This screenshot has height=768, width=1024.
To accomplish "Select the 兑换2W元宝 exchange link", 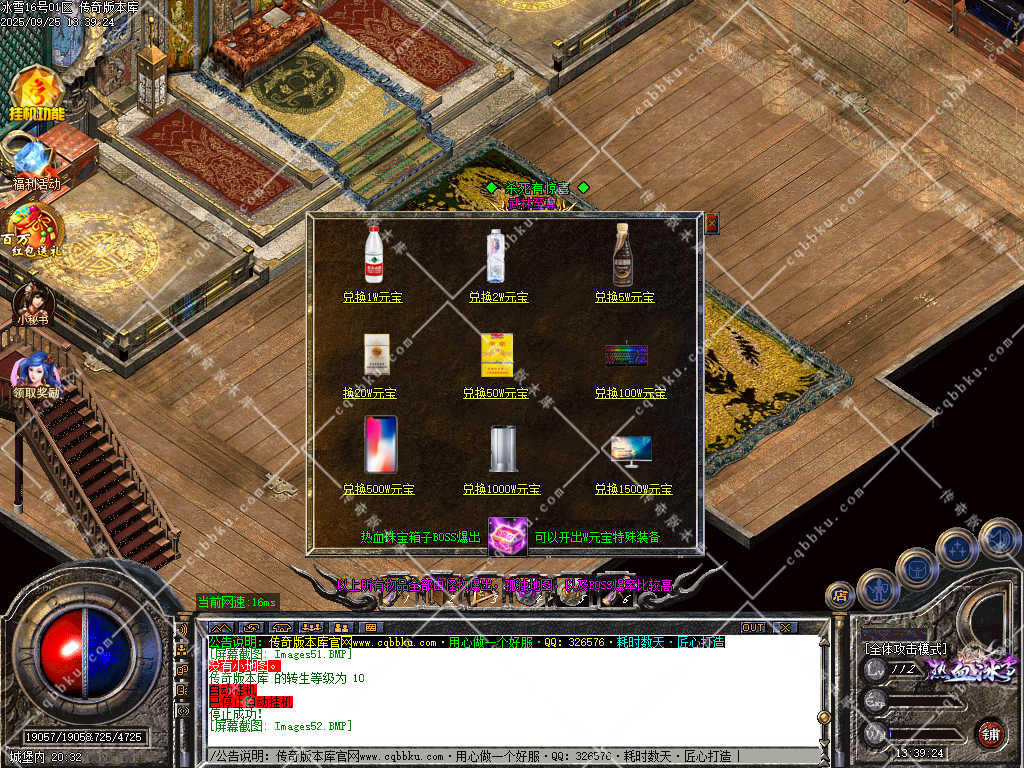I will 498,297.
